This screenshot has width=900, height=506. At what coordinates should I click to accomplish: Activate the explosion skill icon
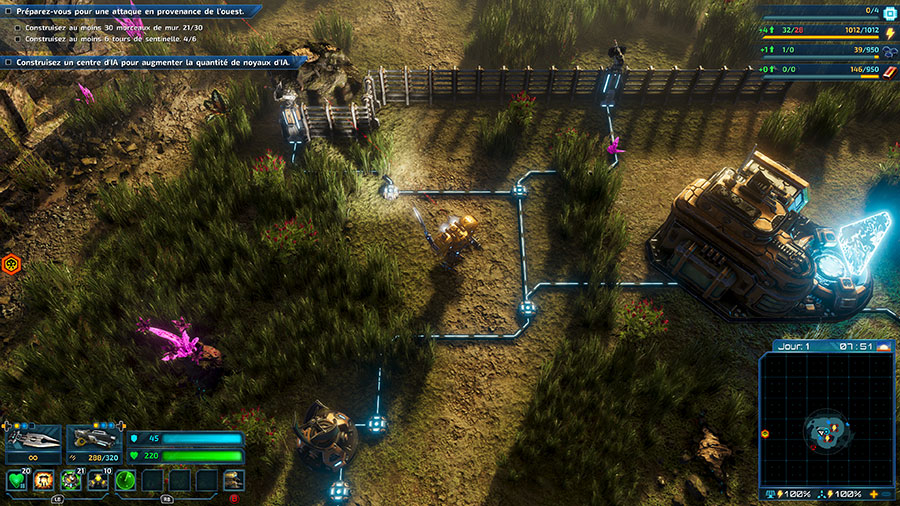pyautogui.click(x=44, y=481)
